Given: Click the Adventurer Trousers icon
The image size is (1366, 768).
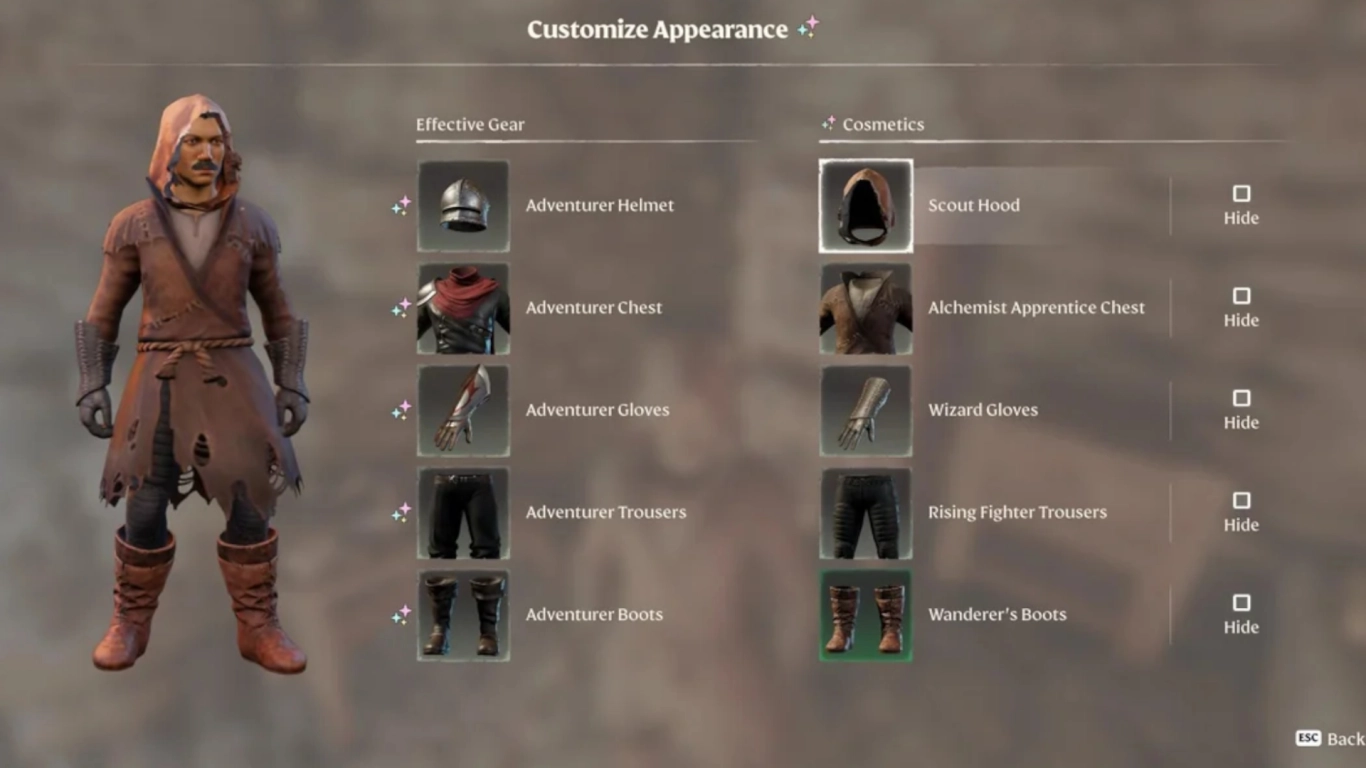Looking at the screenshot, I should (463, 512).
